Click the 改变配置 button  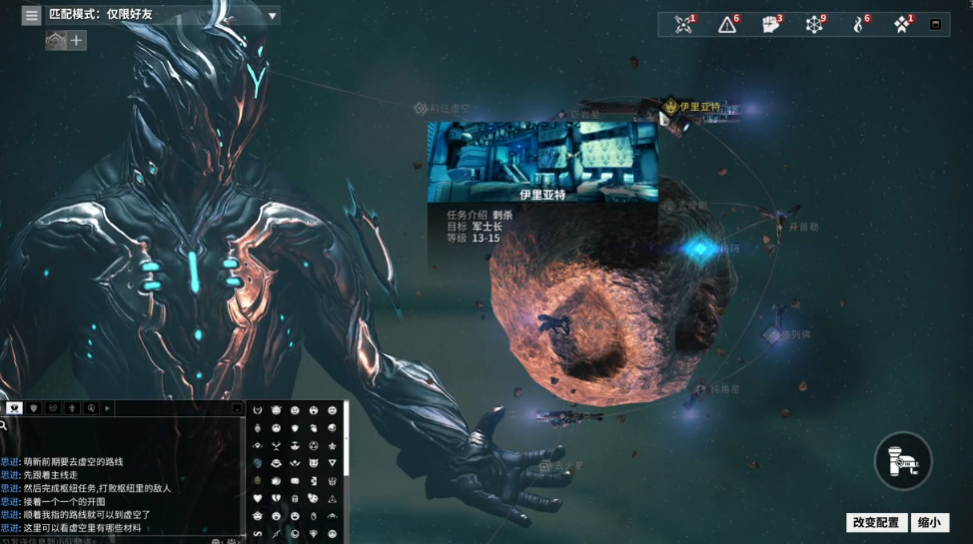coord(876,522)
